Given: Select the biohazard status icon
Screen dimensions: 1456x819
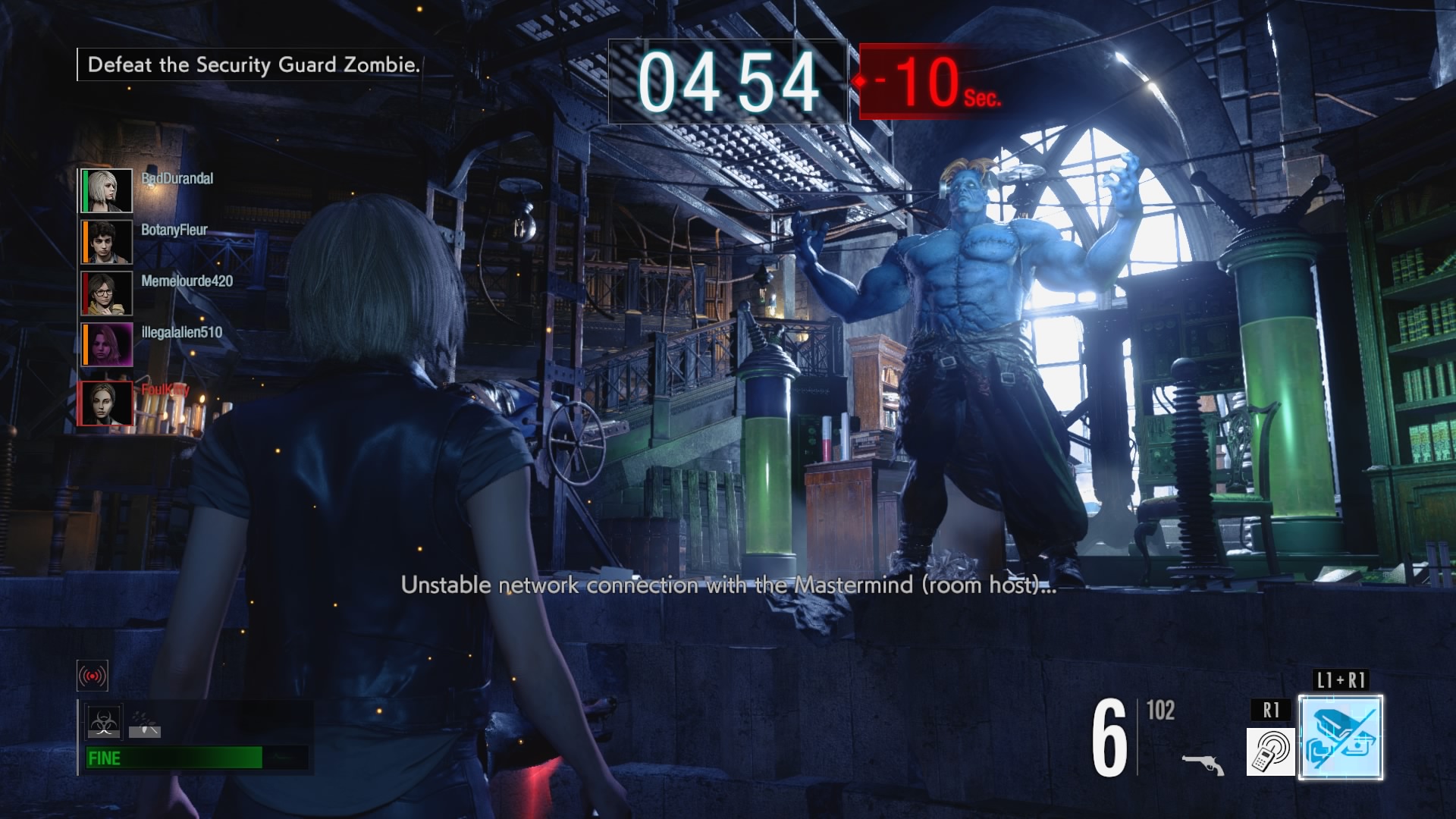Looking at the screenshot, I should coord(103,722).
